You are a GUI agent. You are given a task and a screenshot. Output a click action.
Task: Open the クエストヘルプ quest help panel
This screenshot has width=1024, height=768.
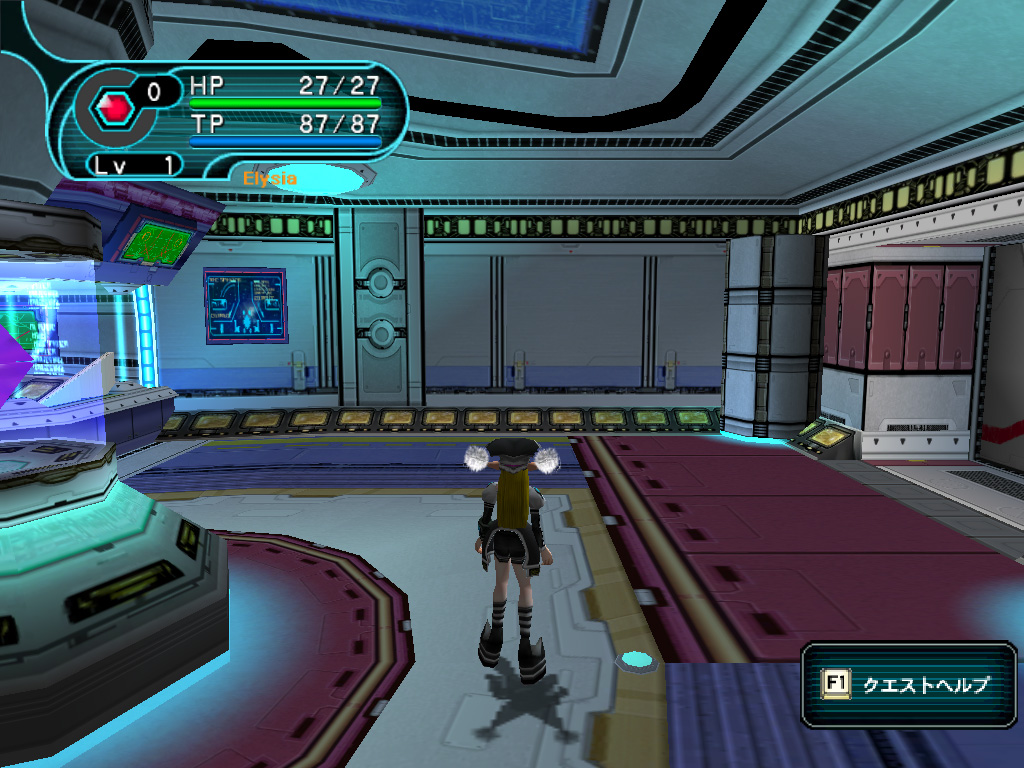(x=908, y=685)
